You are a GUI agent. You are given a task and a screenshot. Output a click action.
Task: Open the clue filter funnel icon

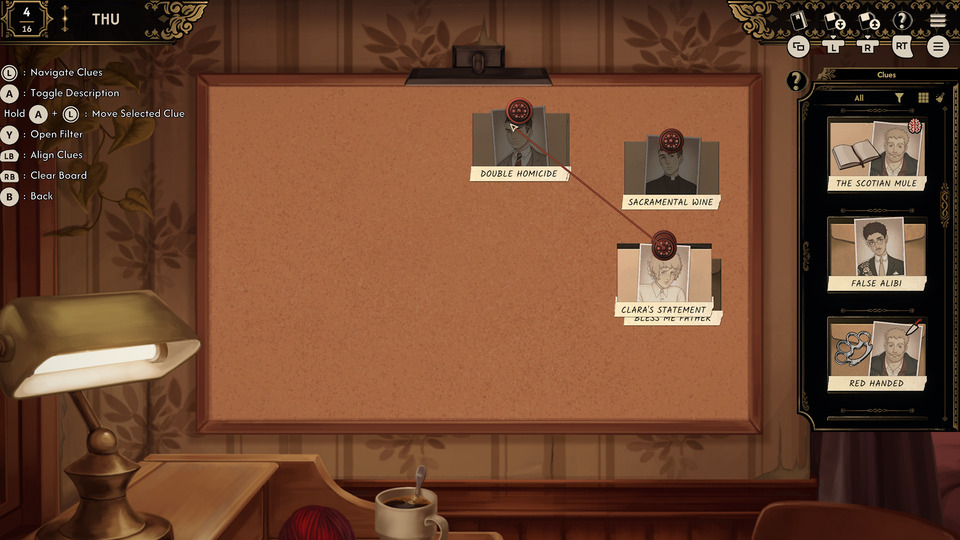pos(899,98)
